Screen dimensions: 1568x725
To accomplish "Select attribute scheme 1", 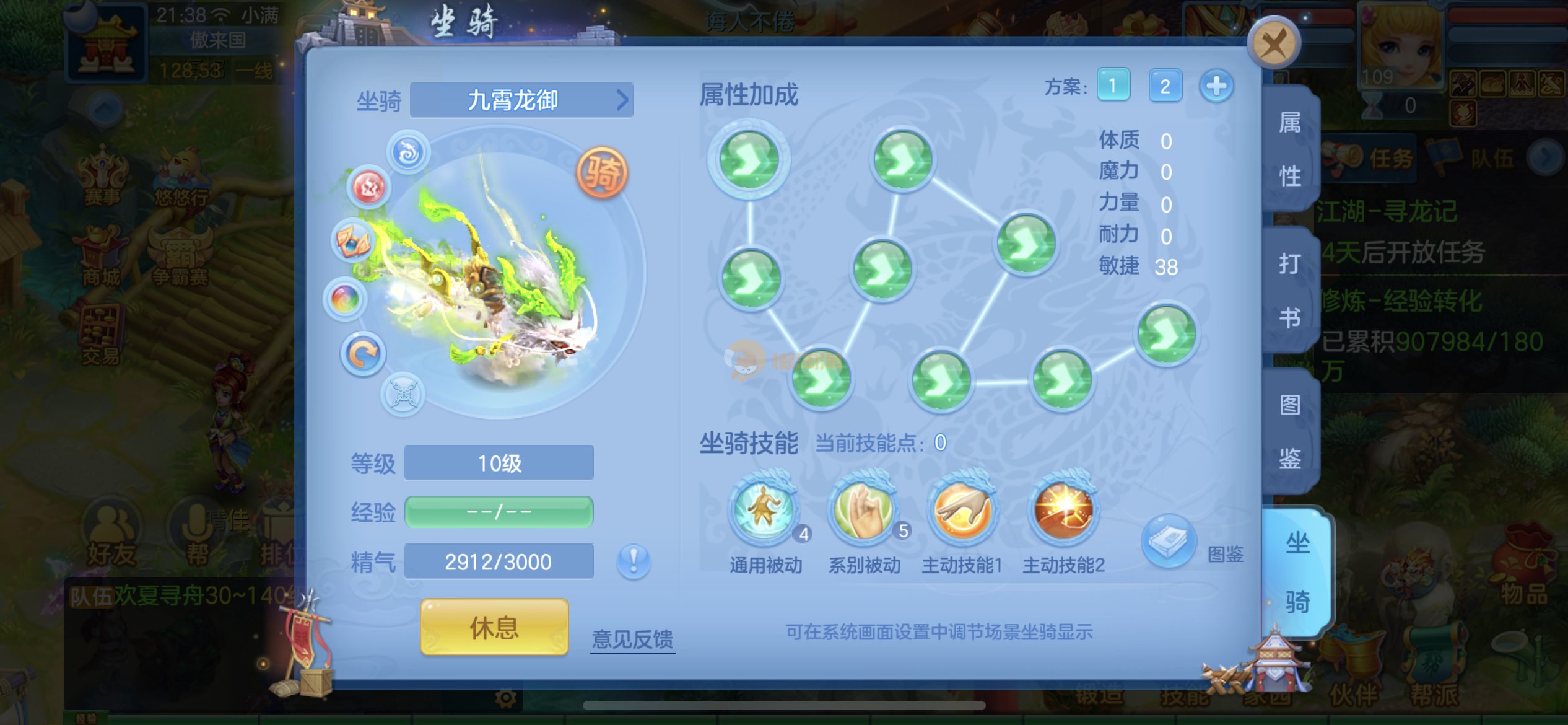I will (x=1113, y=86).
